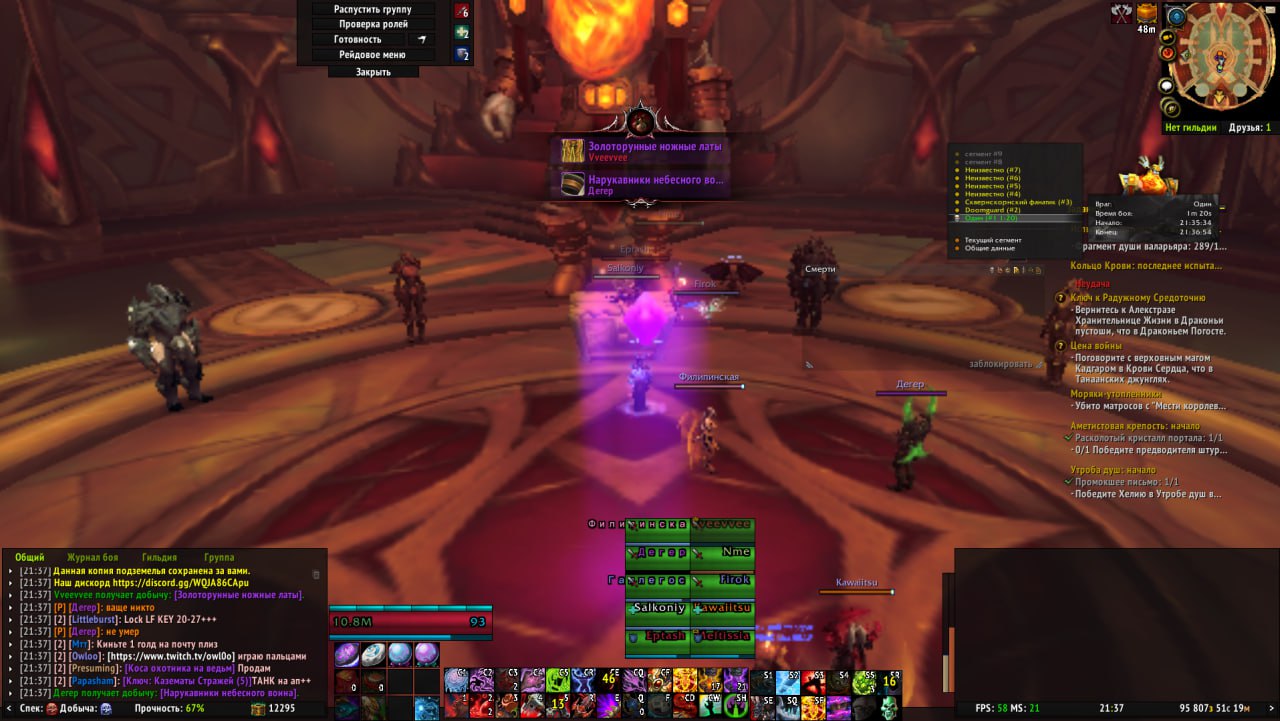
Task: Open the Рейдовое меню
Action: (x=373, y=56)
